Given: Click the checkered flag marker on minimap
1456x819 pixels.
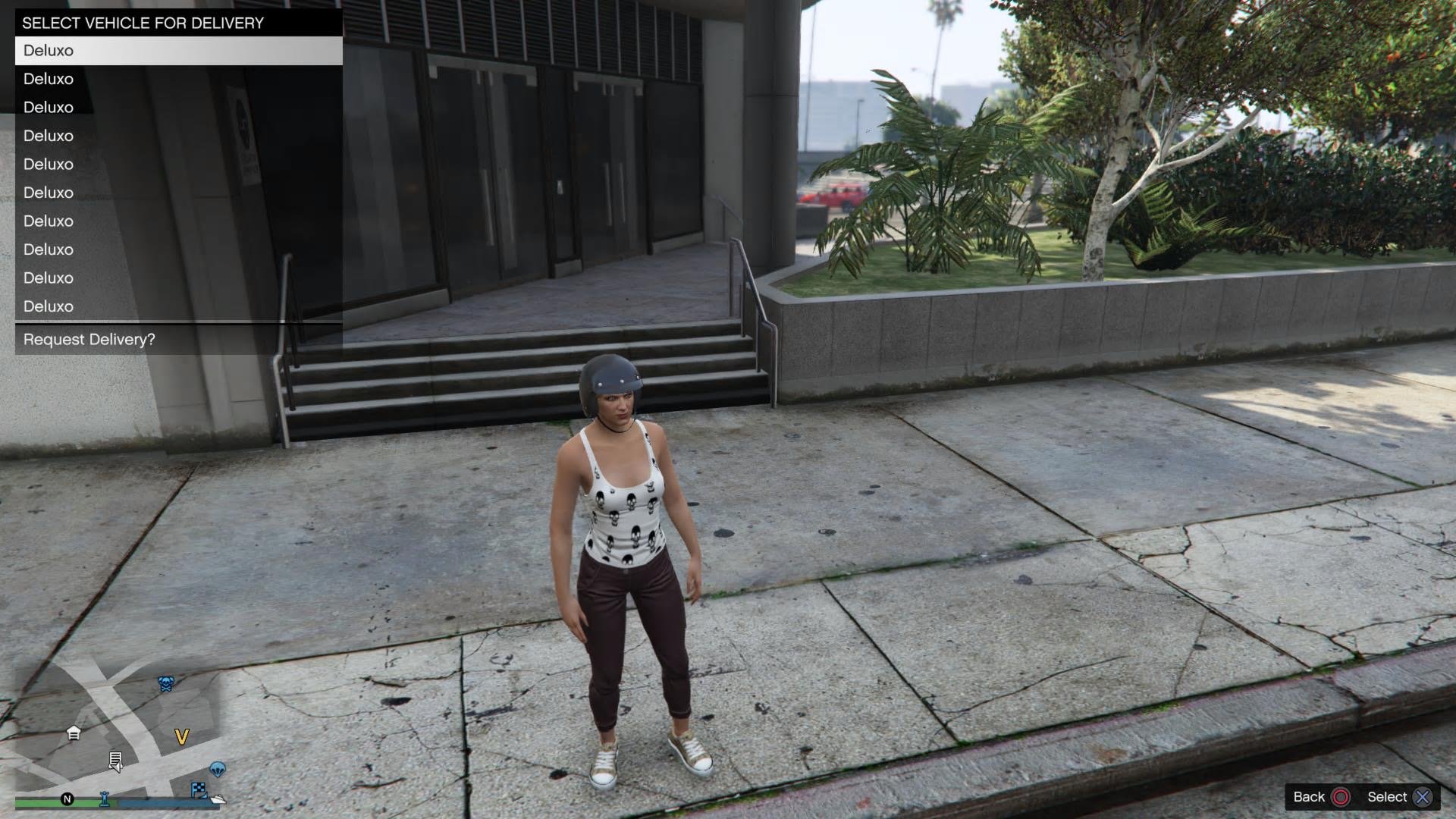Looking at the screenshot, I should pos(199,789).
